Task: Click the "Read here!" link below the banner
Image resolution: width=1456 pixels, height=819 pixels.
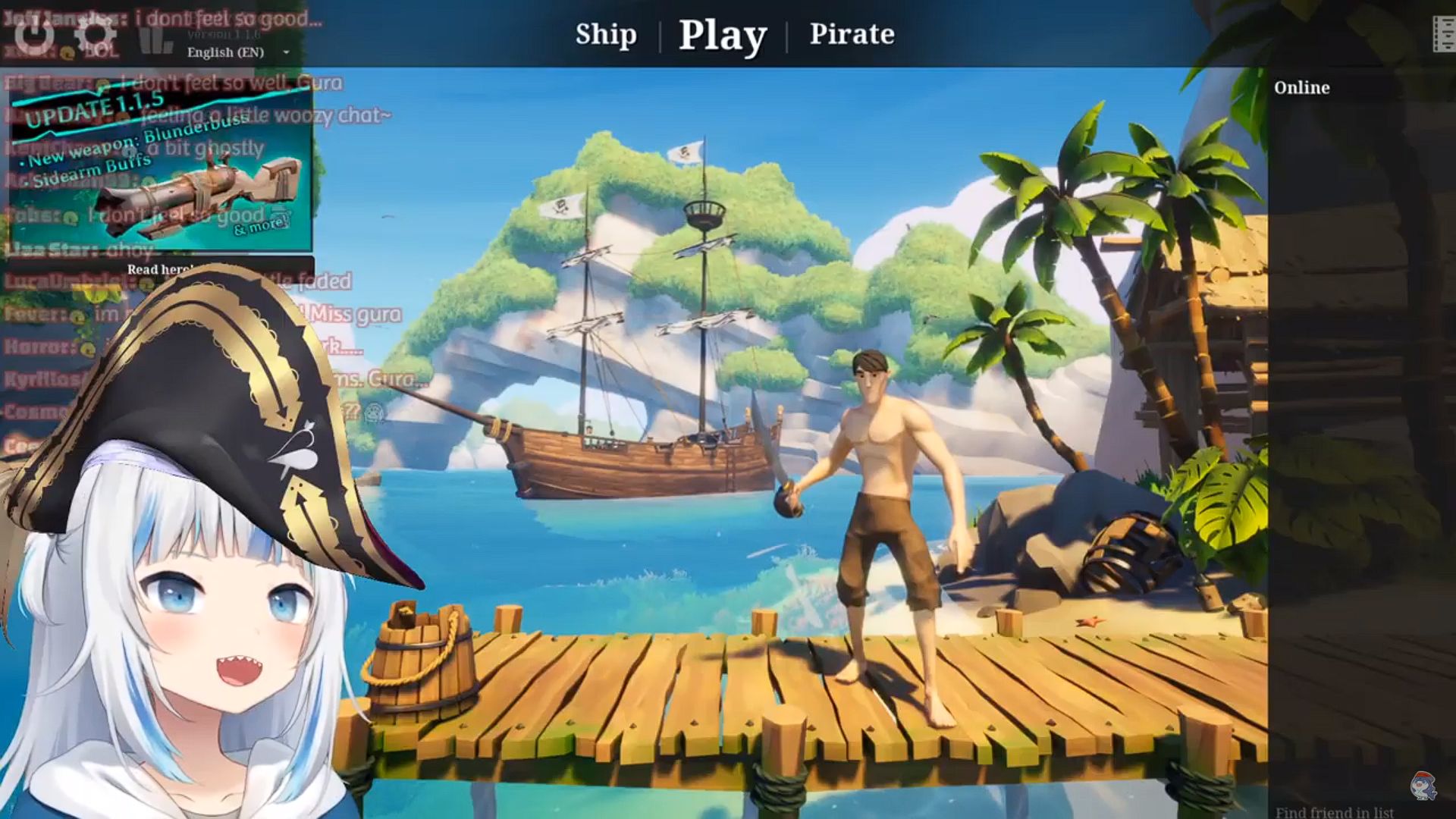Action: pos(160,269)
